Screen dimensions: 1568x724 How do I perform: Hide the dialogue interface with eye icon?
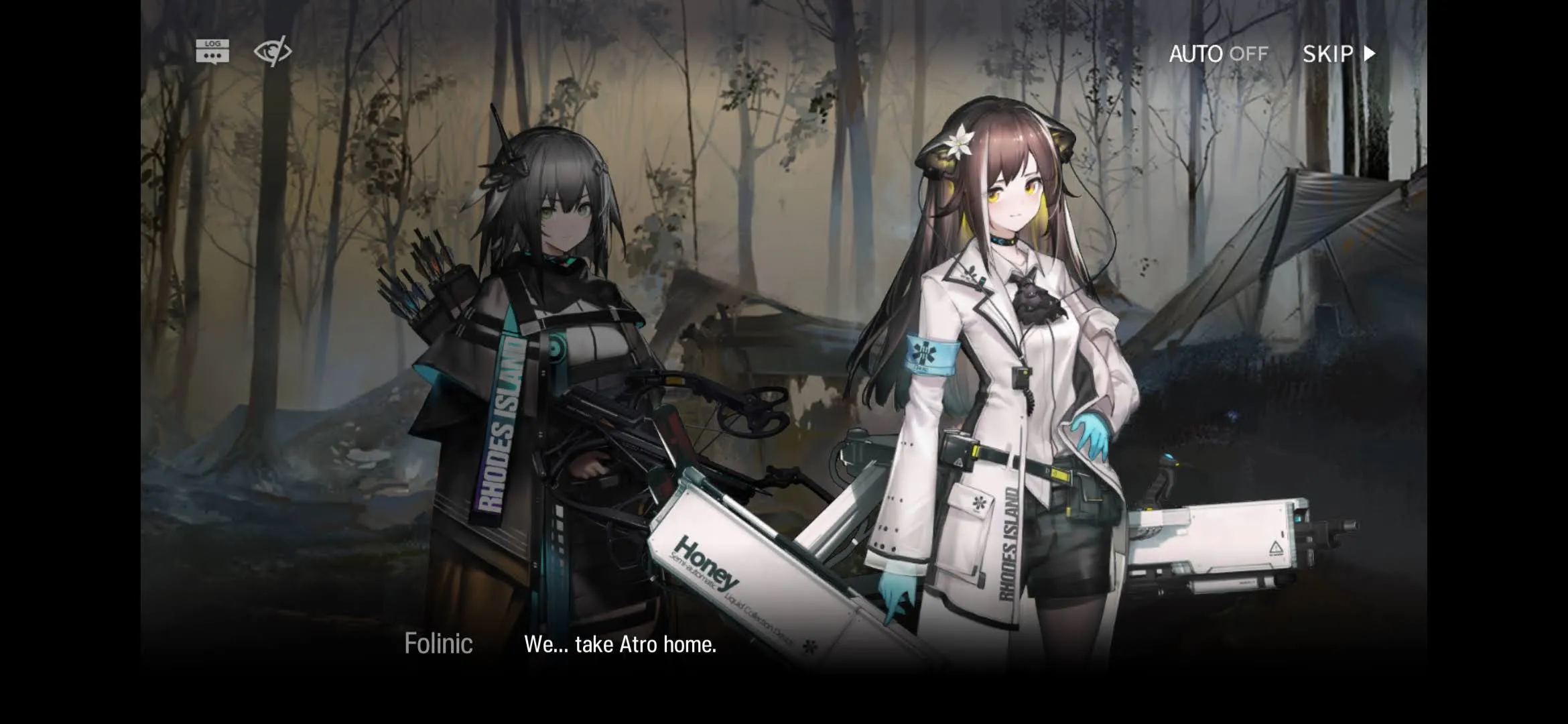273,52
